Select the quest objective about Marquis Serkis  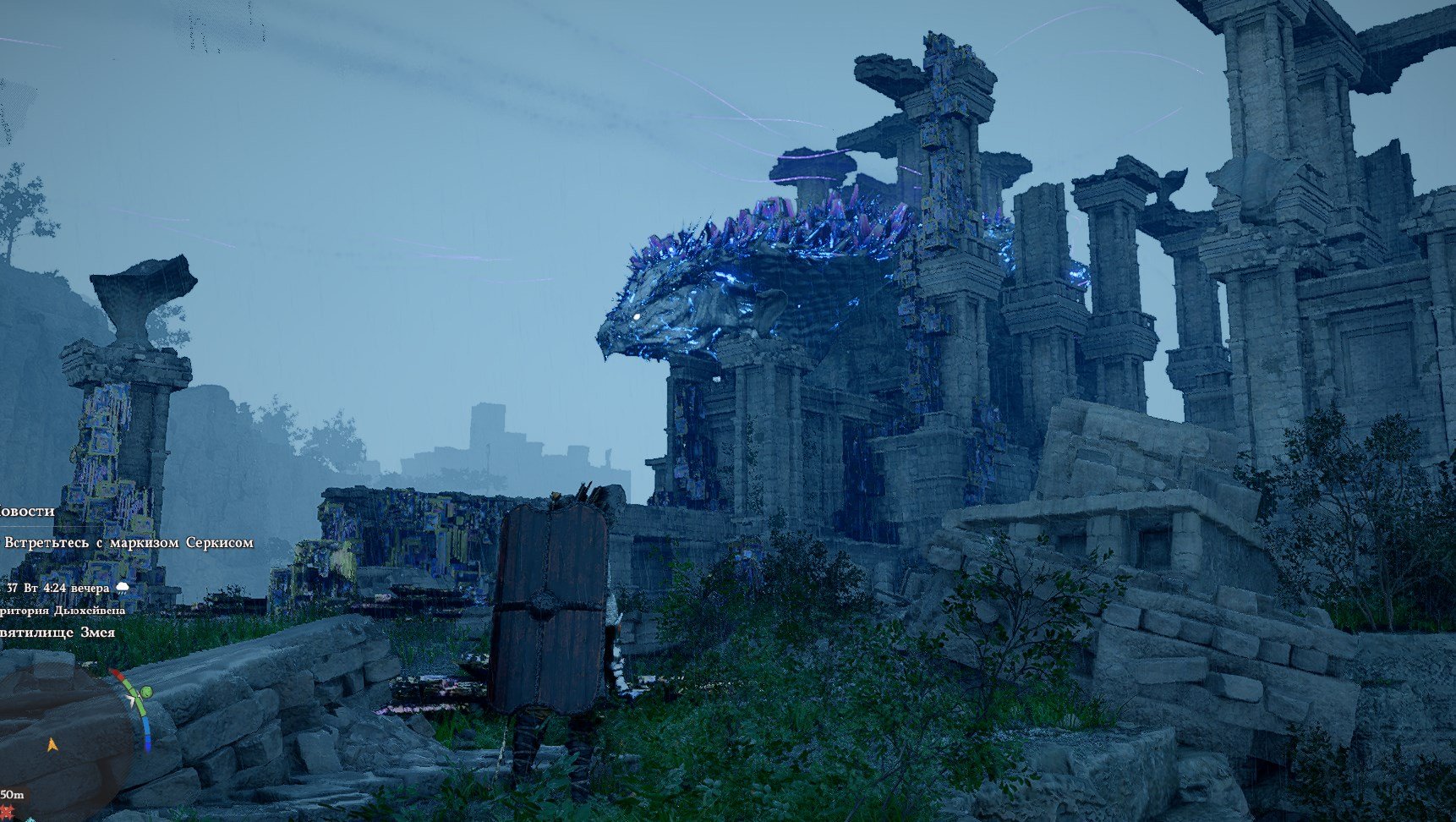click(x=129, y=543)
